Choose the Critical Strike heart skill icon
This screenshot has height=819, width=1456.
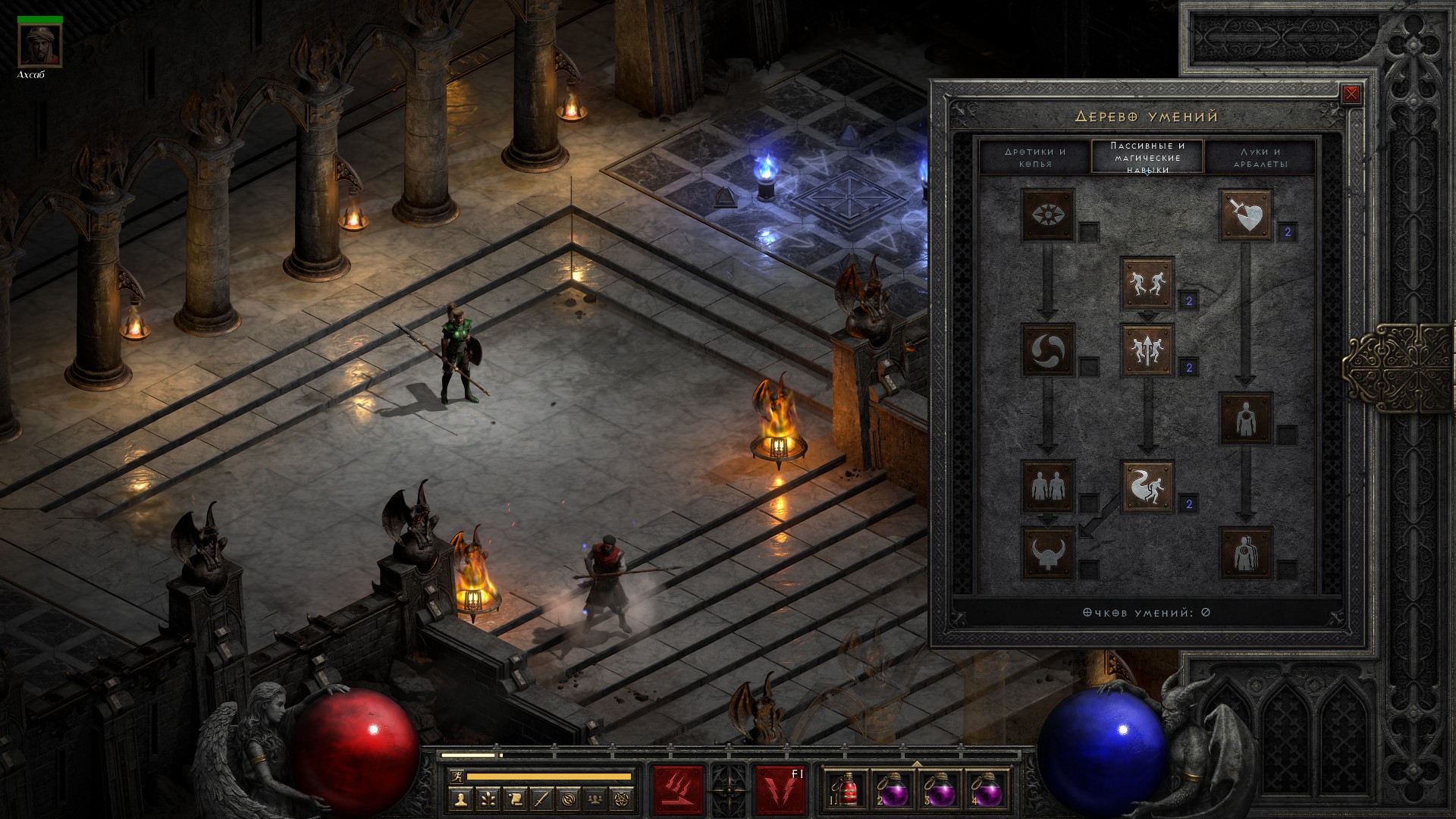tap(1245, 215)
